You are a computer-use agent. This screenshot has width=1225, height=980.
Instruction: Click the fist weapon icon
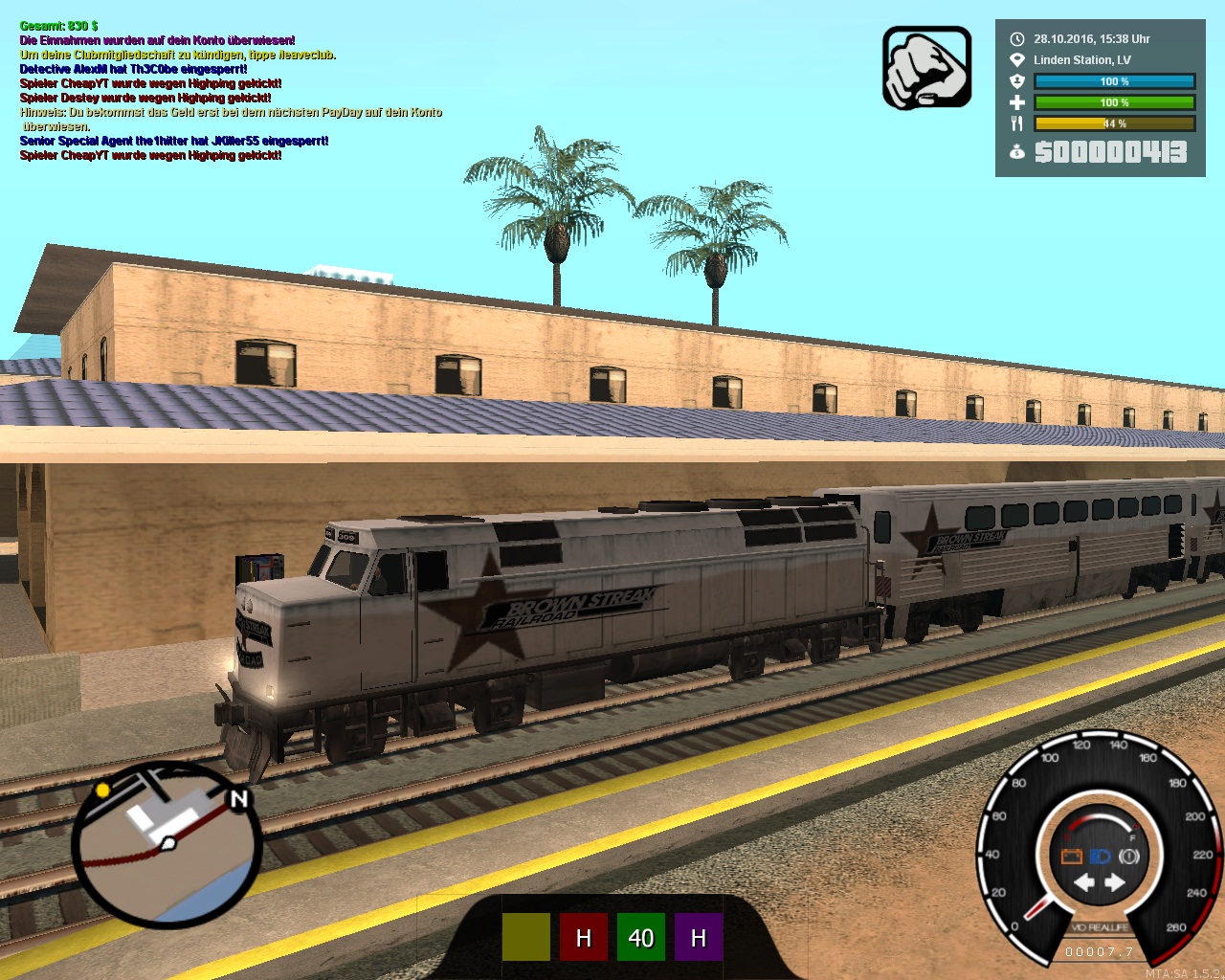926,68
